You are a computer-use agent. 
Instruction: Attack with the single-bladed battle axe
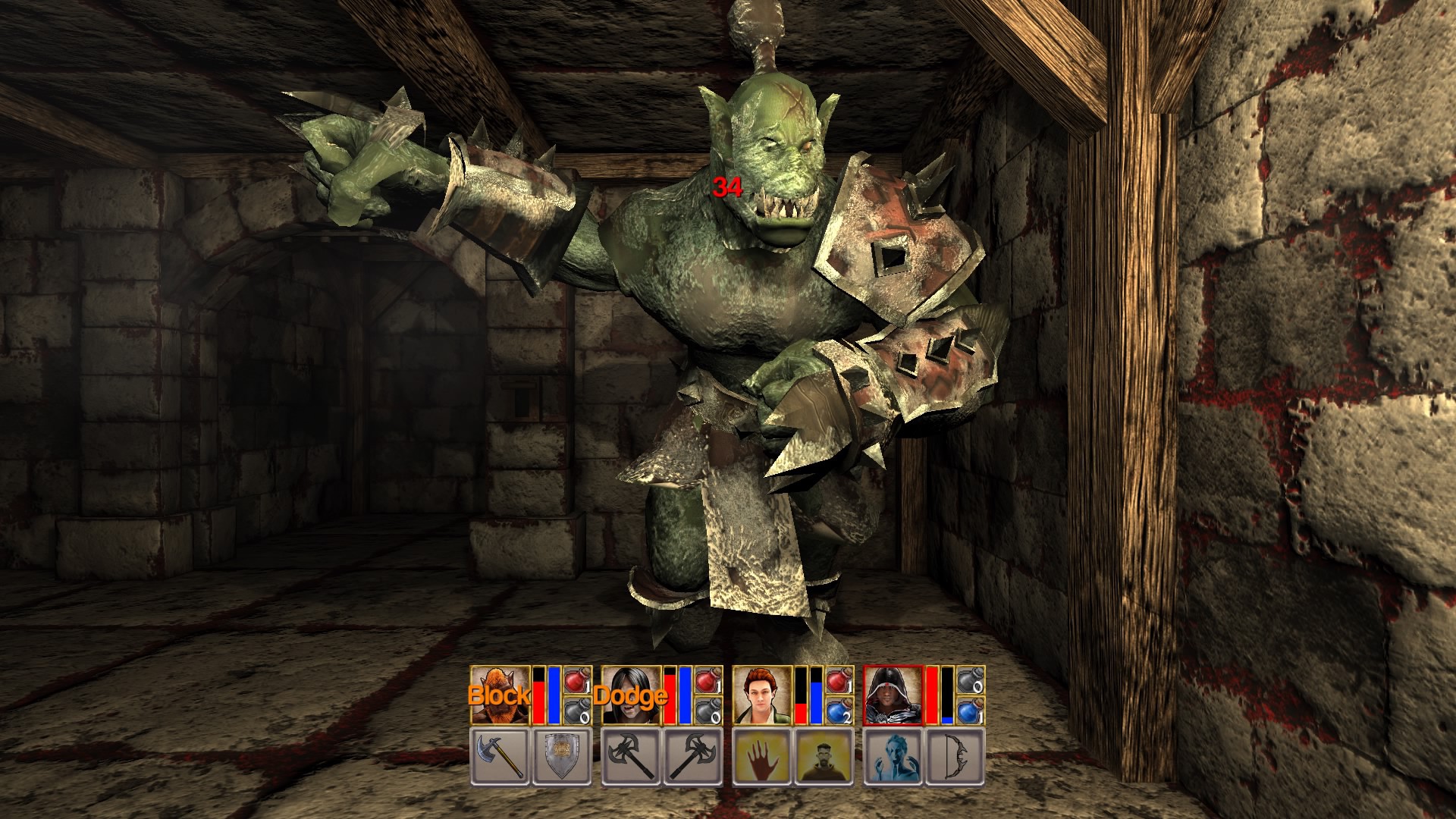(500, 756)
